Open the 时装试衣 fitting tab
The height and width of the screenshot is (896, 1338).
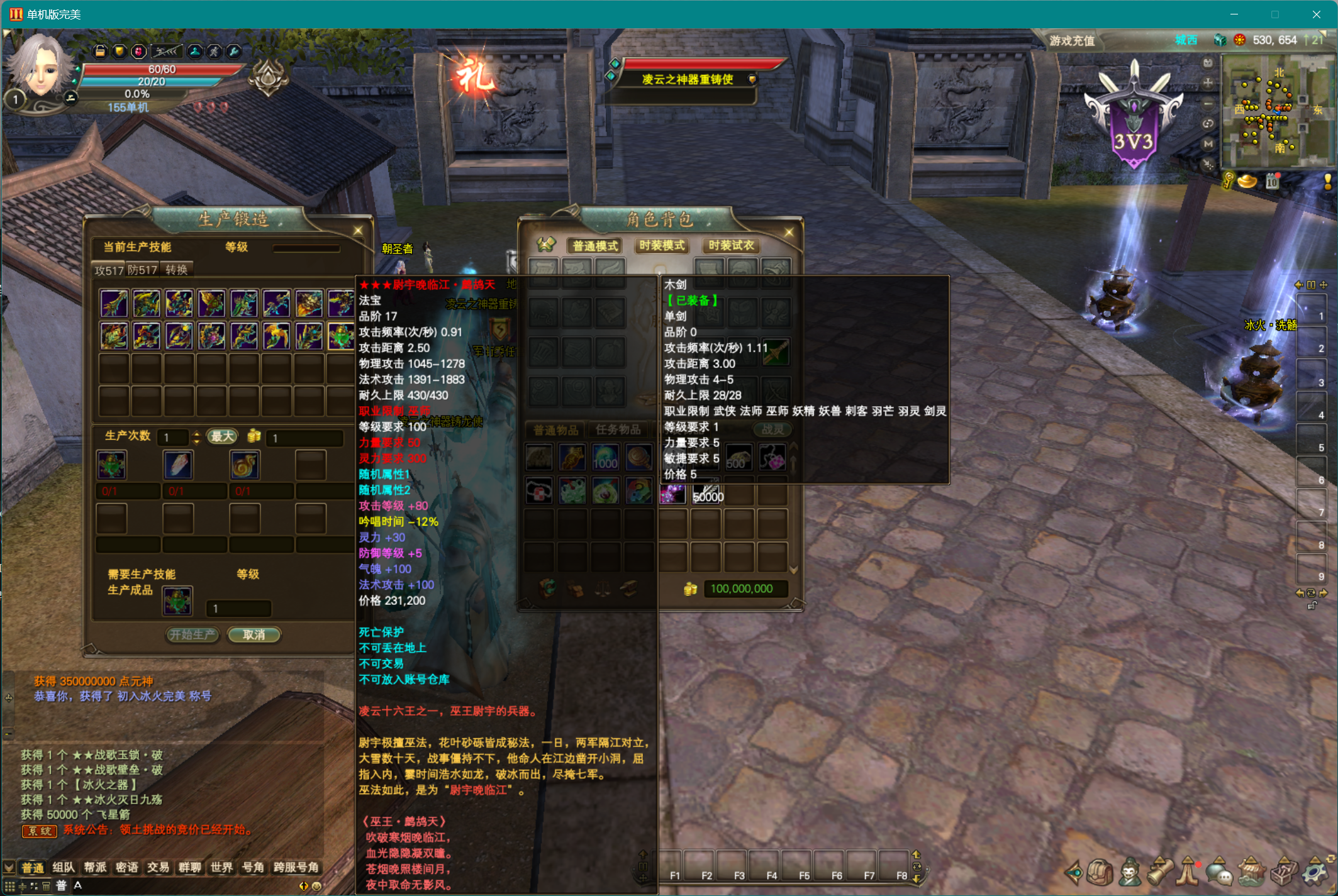(x=731, y=246)
